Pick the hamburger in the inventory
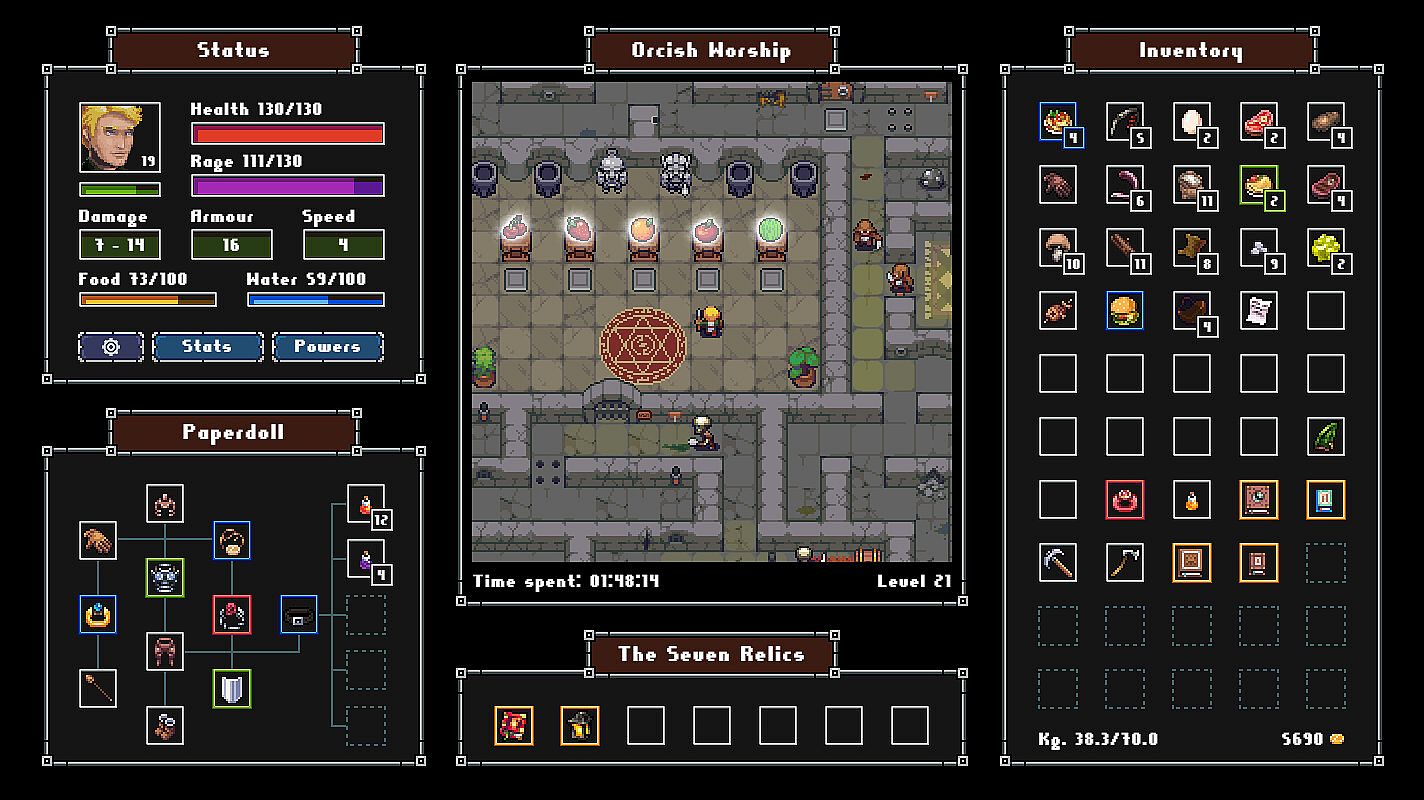1424x800 pixels. 1124,311
